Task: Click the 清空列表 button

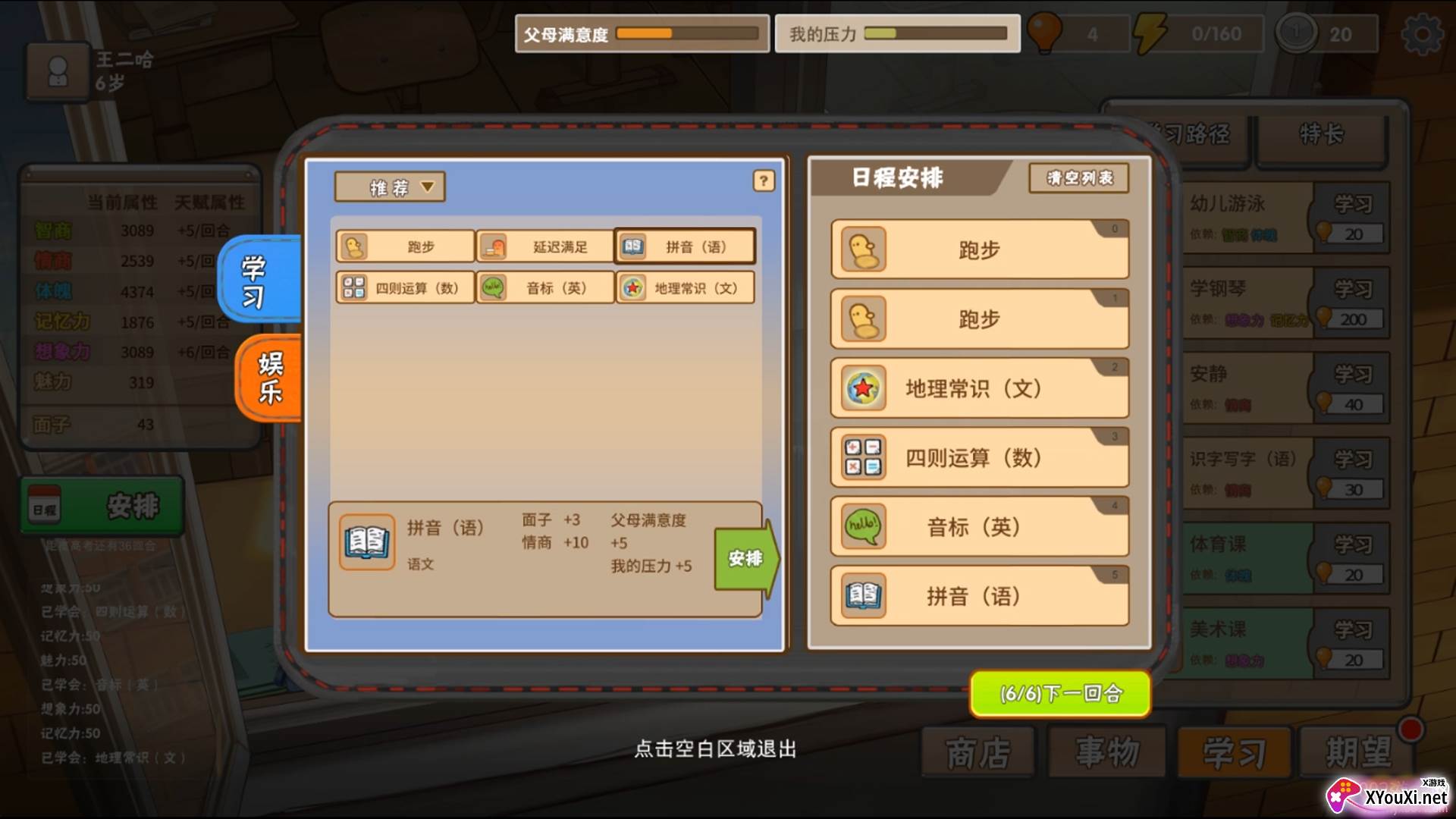Action: [x=1080, y=179]
